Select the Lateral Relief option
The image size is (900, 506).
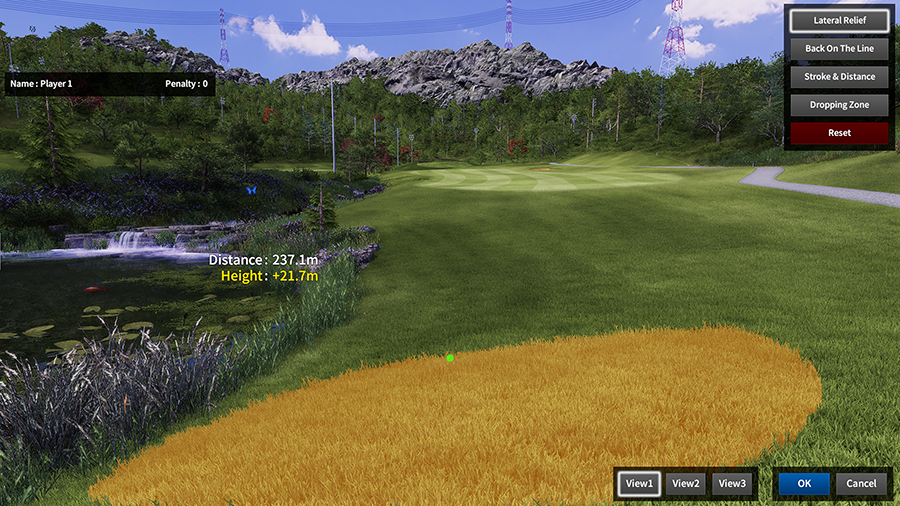tap(839, 20)
